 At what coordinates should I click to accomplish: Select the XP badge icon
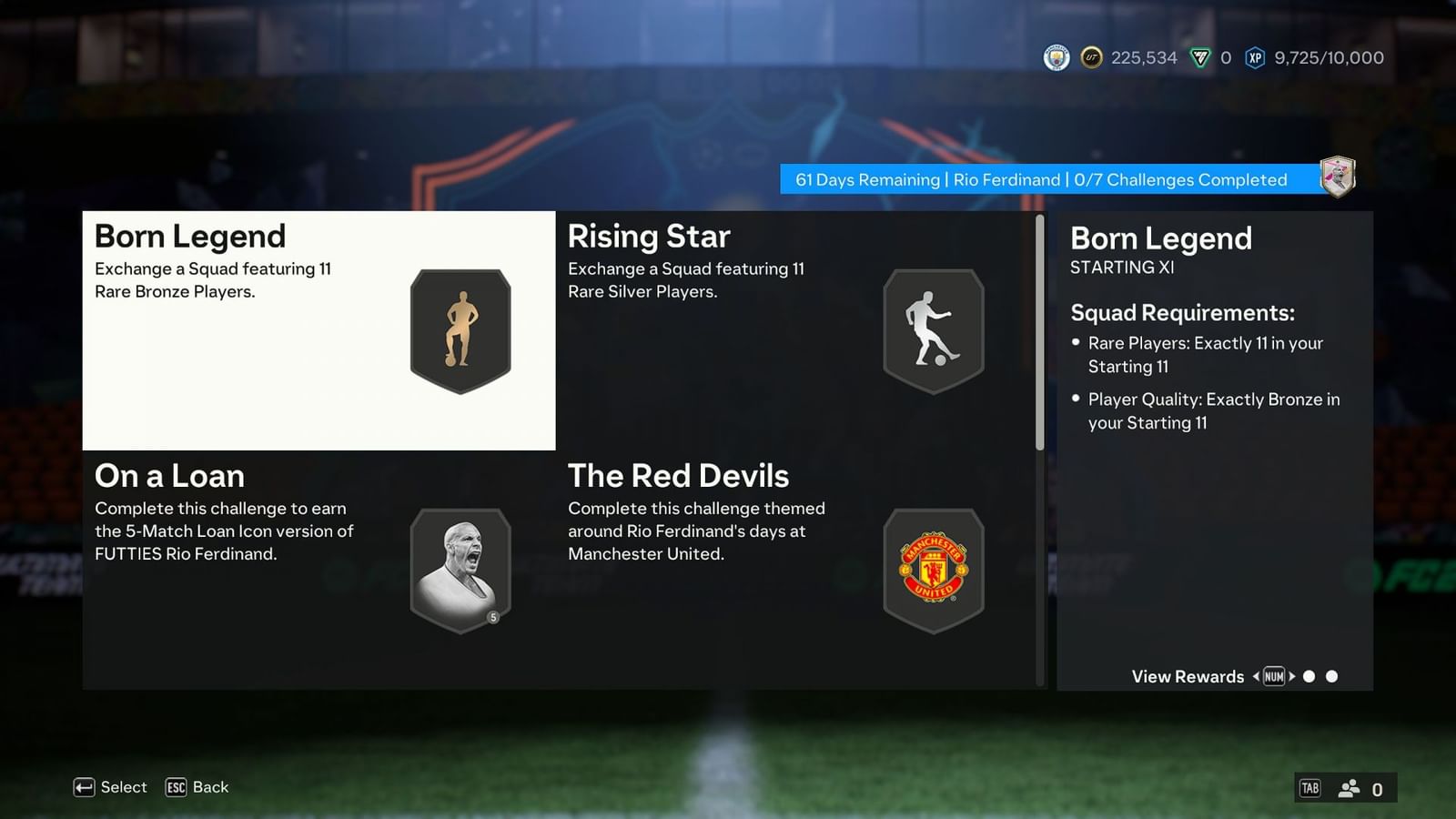(1255, 57)
